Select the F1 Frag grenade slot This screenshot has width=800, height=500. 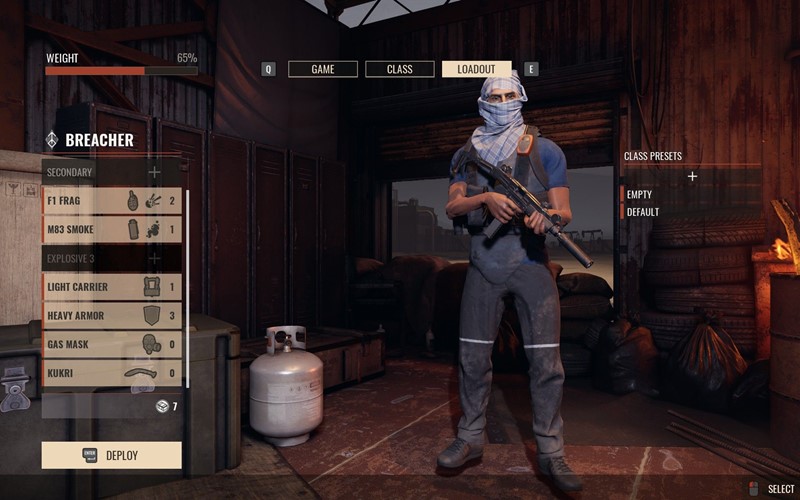tap(112, 201)
